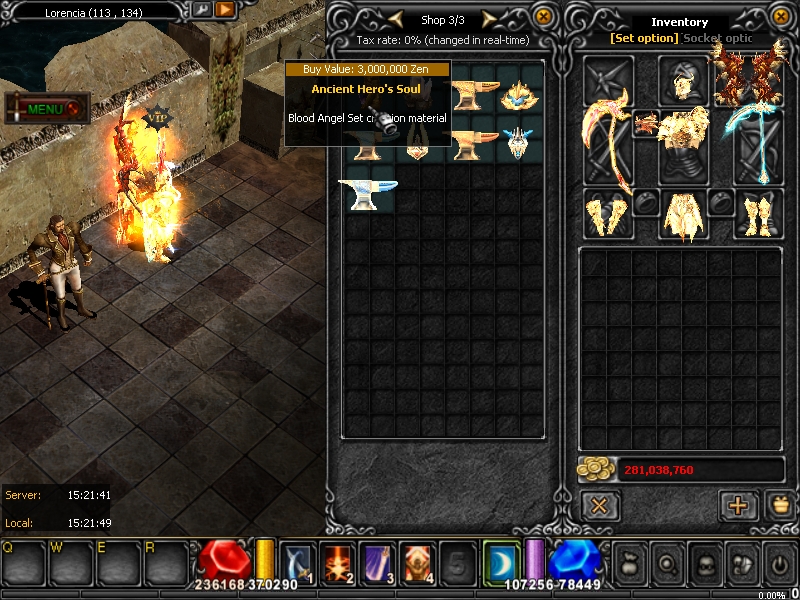
Task: Activate the purple skill in slot 3
Action: 376,563
